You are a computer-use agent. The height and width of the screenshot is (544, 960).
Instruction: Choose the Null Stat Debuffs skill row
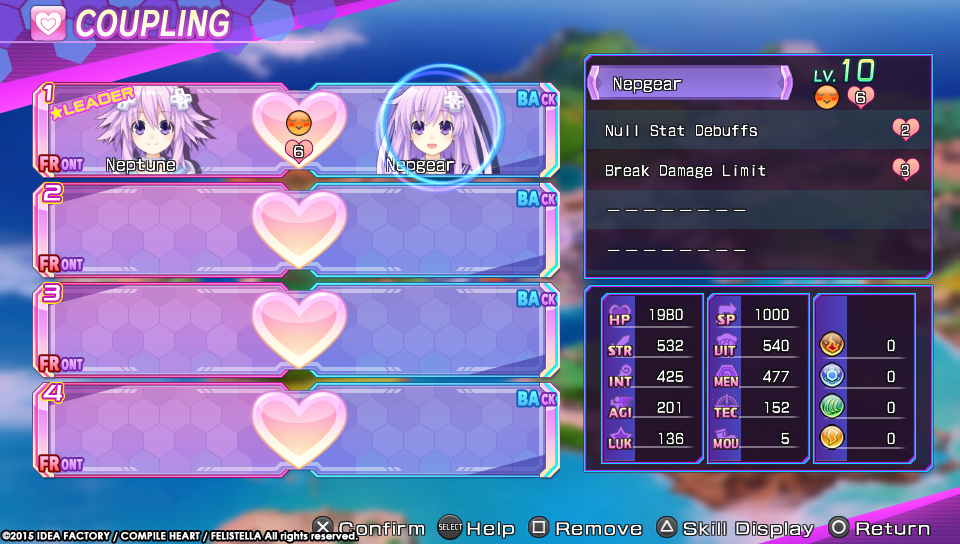click(x=758, y=131)
